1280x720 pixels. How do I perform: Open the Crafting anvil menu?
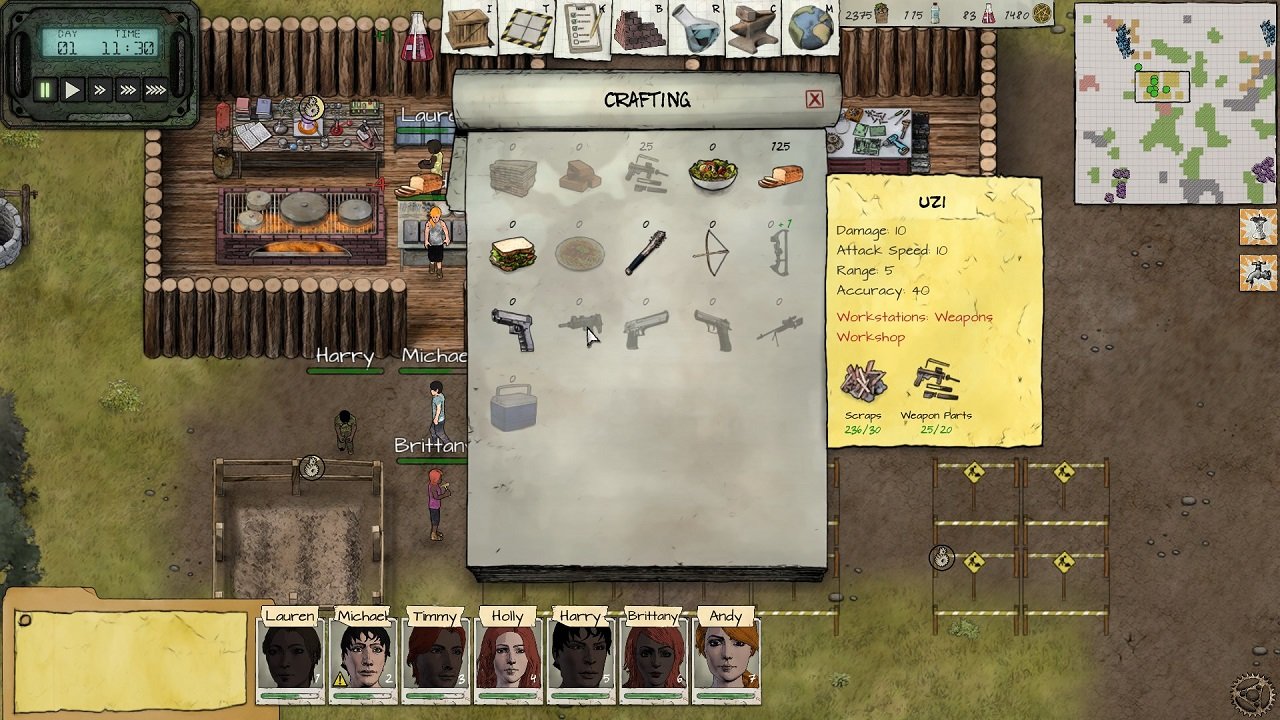coord(752,28)
